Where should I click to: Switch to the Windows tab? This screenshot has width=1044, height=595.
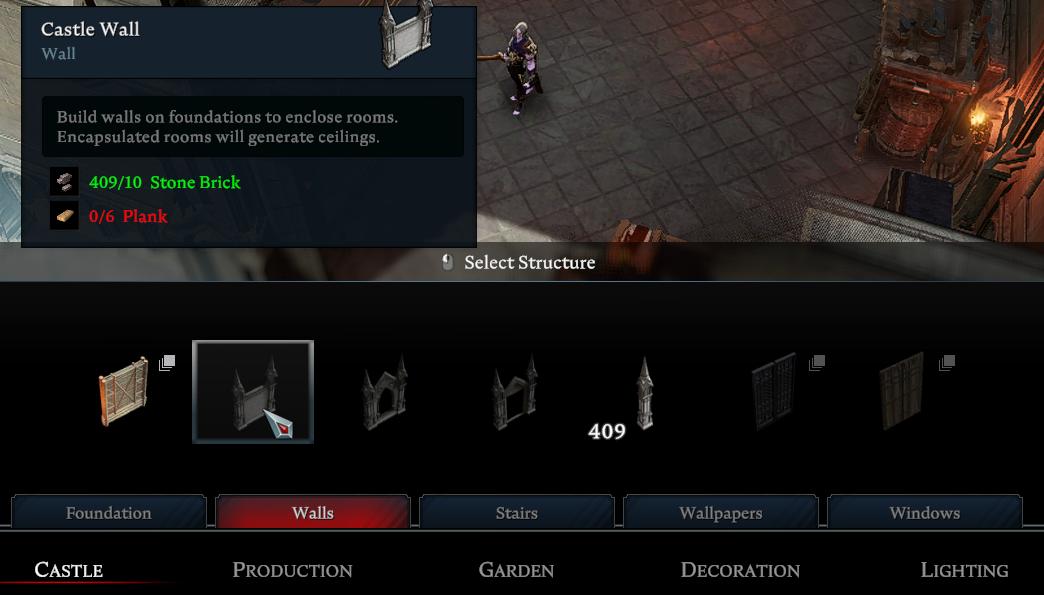(x=925, y=513)
